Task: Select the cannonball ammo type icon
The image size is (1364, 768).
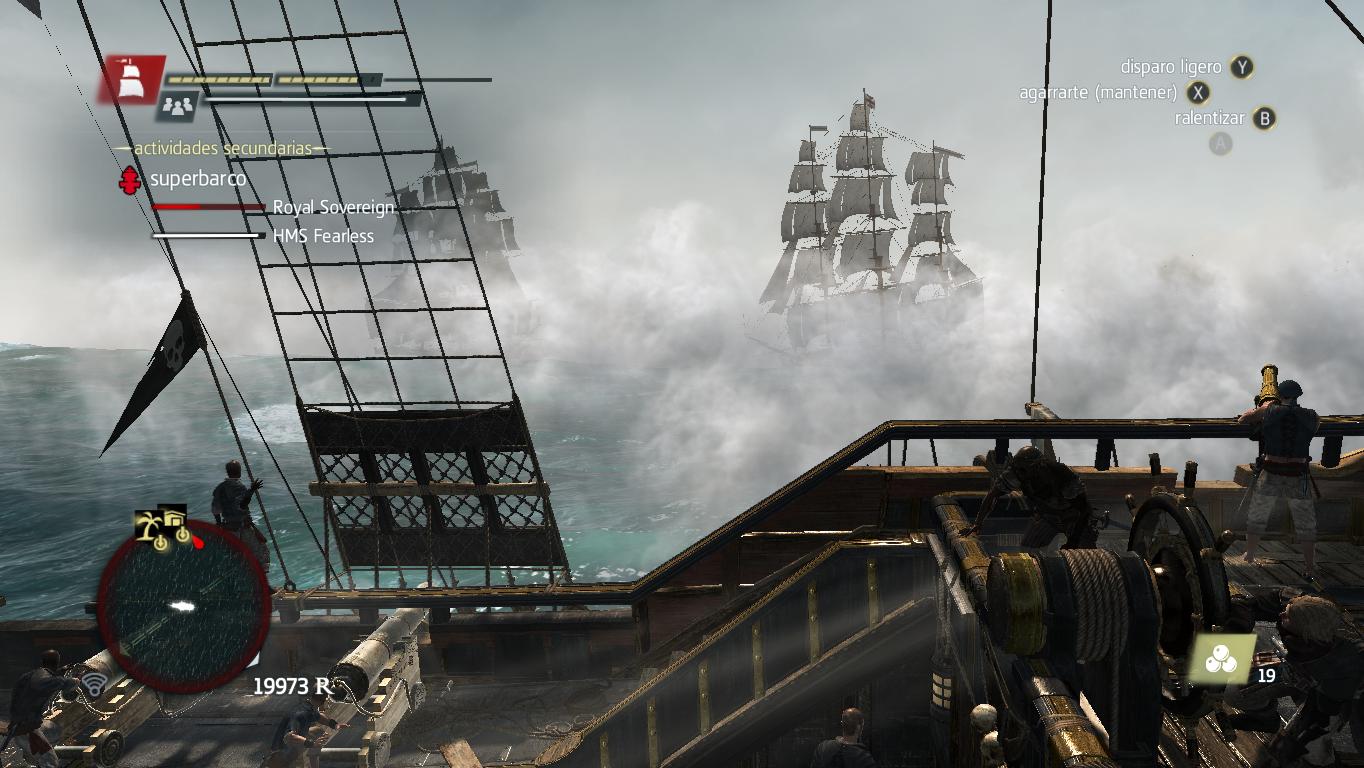Action: tap(1221, 660)
